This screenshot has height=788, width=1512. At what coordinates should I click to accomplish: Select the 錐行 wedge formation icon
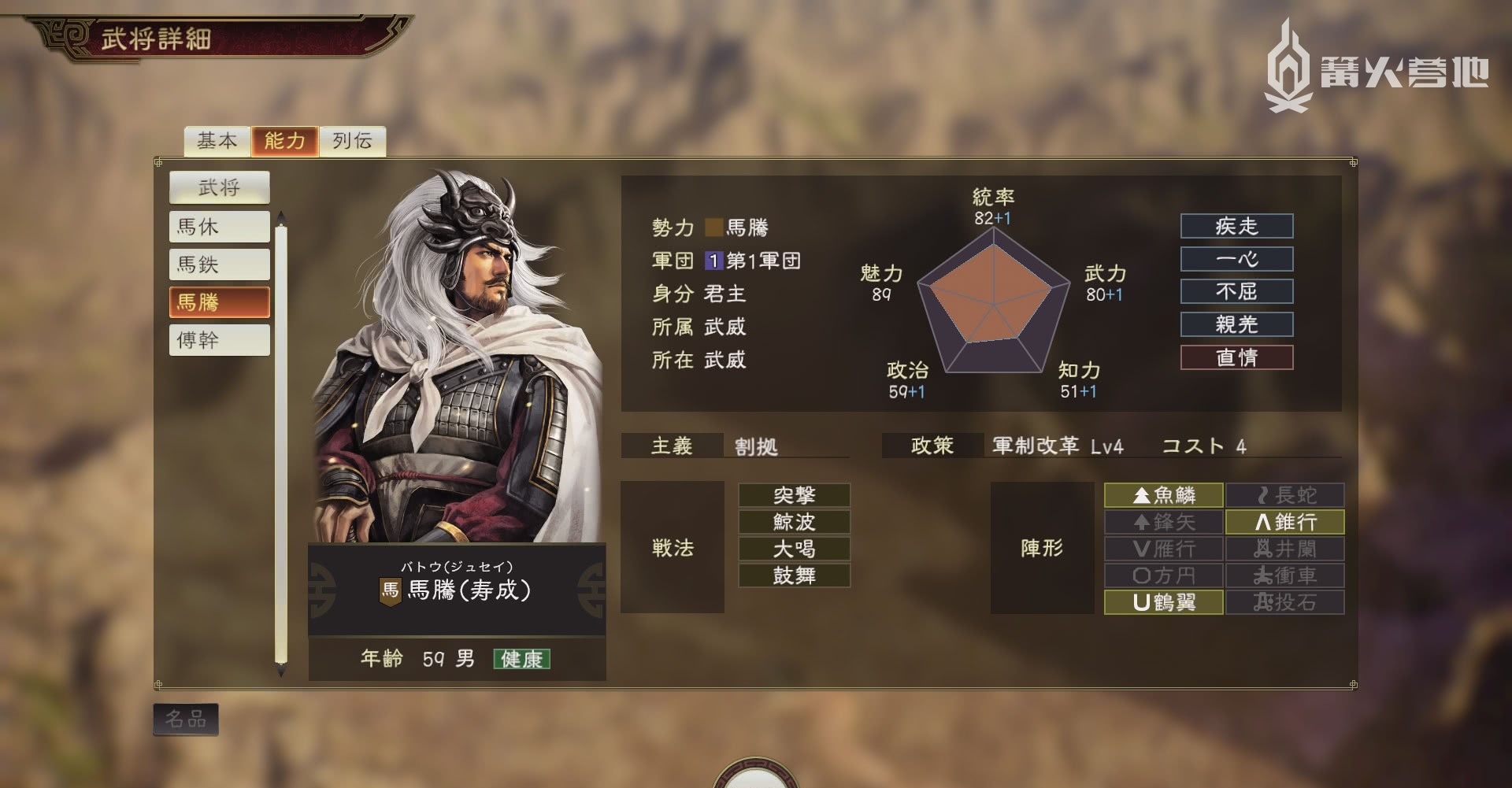1284,521
